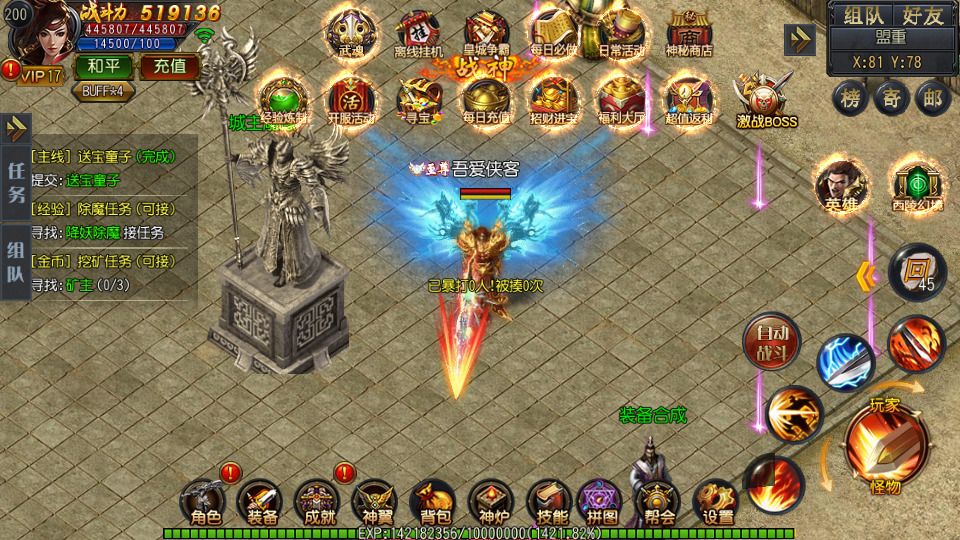Open the 帮会 guild menu
Image resolution: width=960 pixels, height=540 pixels.
(660, 504)
